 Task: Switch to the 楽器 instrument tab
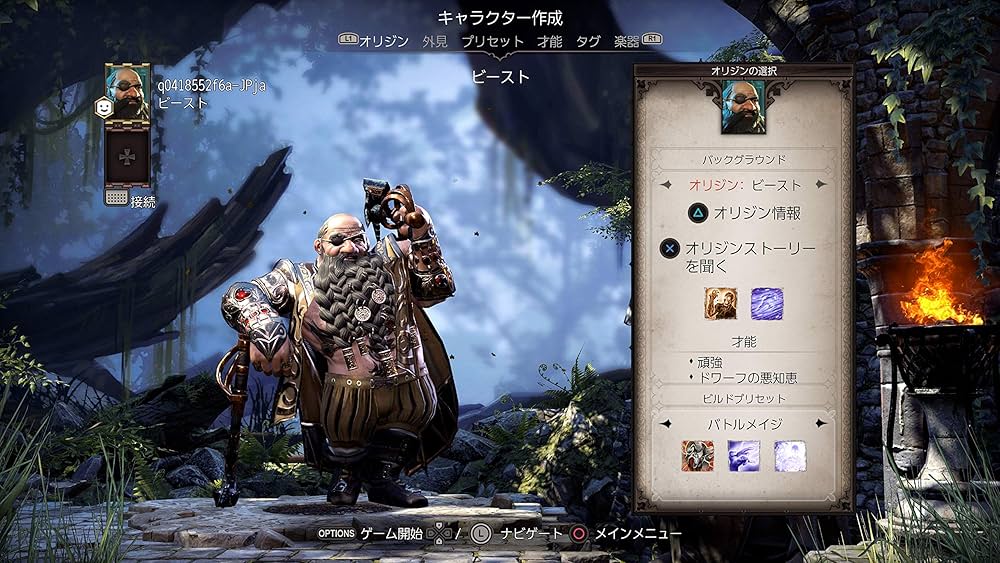[x=627, y=41]
